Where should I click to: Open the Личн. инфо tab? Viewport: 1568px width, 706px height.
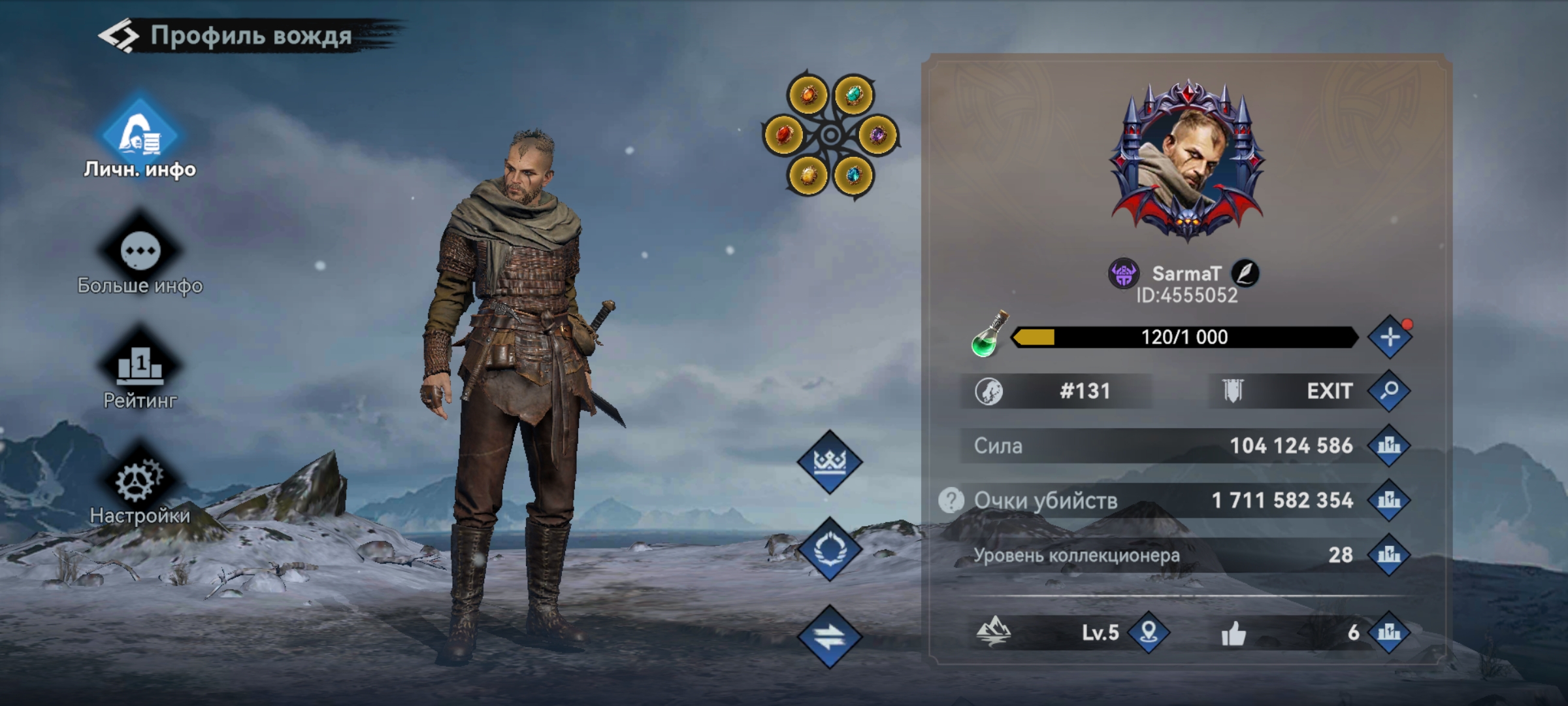[x=140, y=139]
